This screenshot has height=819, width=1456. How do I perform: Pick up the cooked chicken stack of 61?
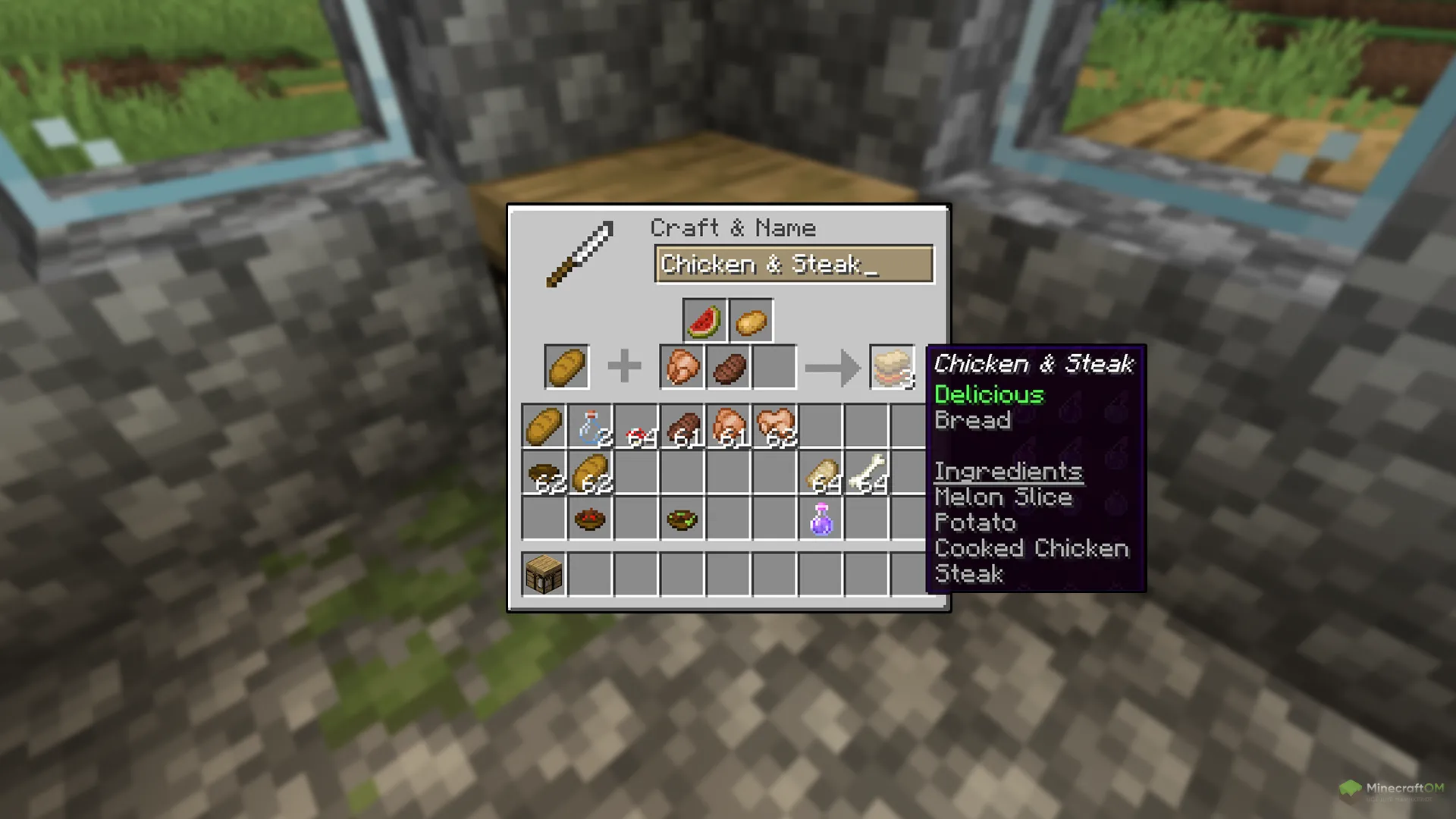pos(729,426)
